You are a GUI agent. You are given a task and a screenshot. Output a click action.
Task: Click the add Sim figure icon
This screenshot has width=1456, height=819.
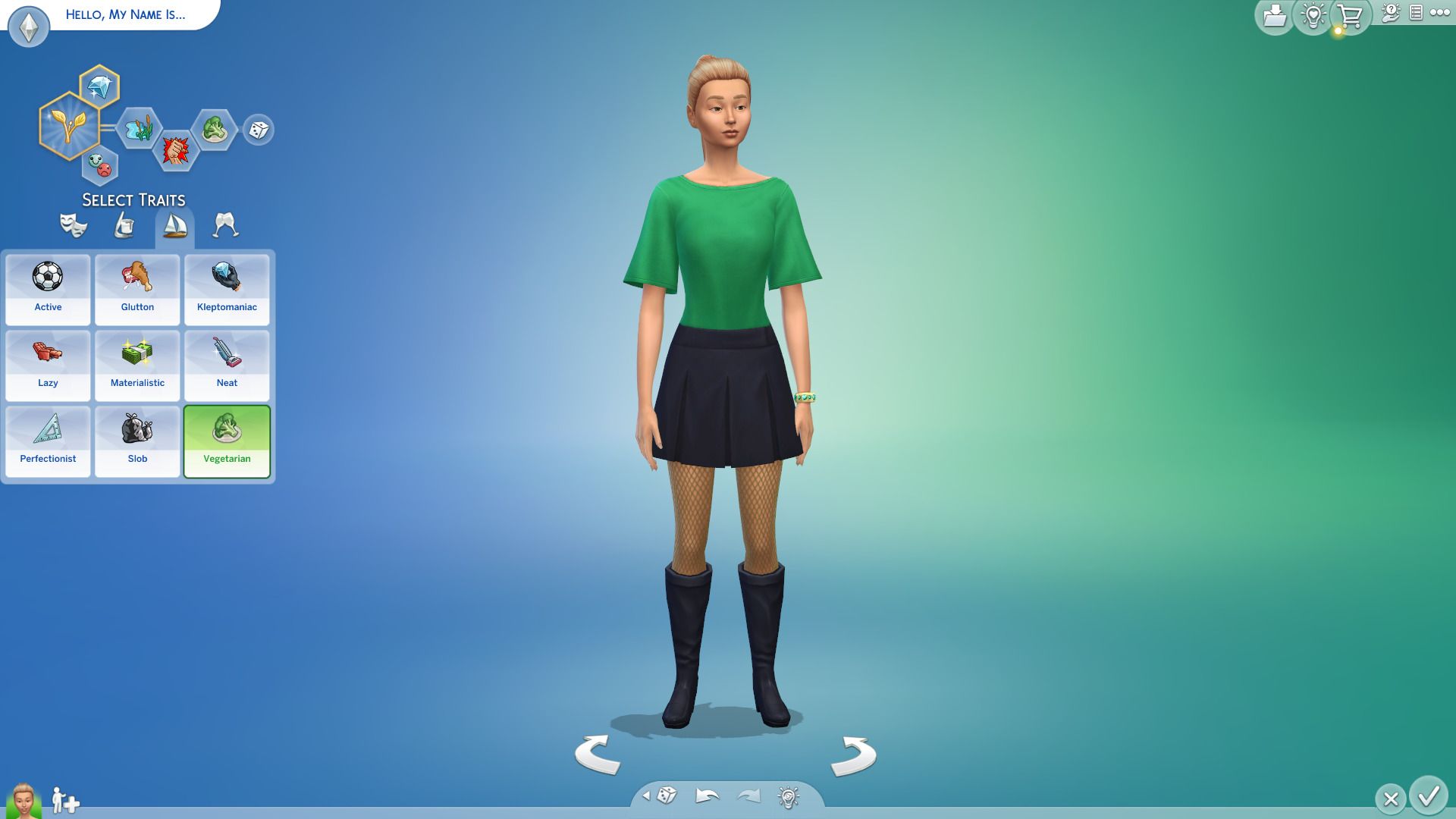click(64, 800)
